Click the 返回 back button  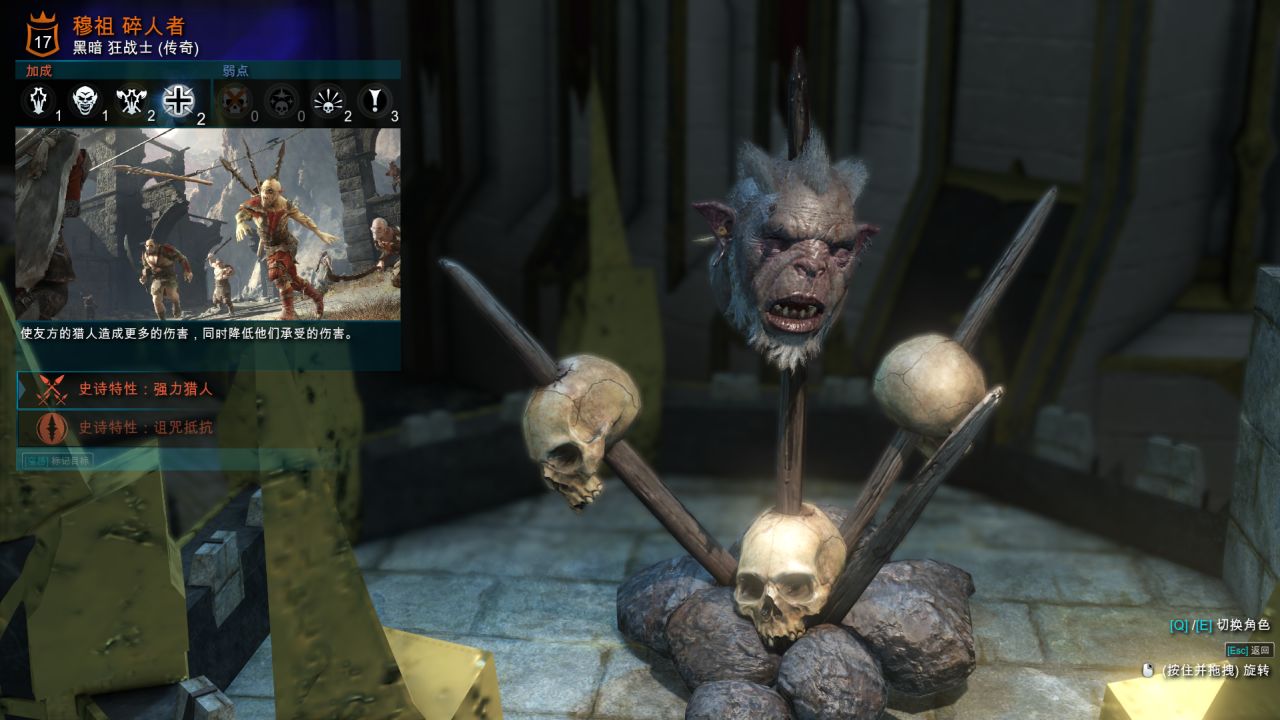click(x=1249, y=650)
